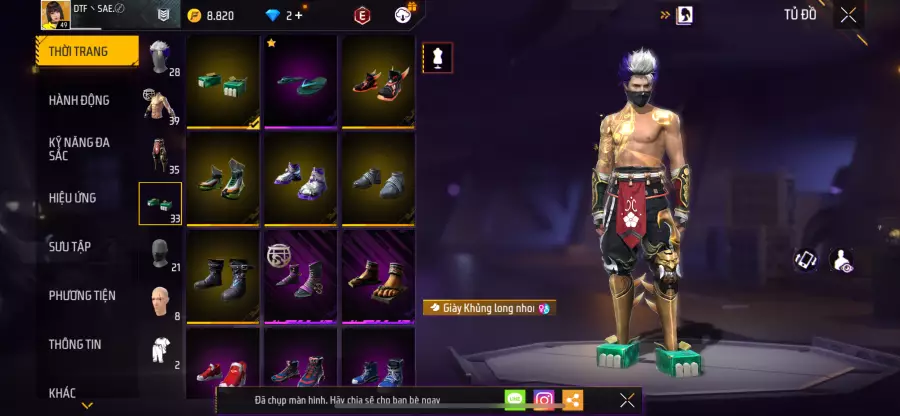900x416 pixels.
Task: Dismiss the screenshot share bar
Action: tap(627, 400)
